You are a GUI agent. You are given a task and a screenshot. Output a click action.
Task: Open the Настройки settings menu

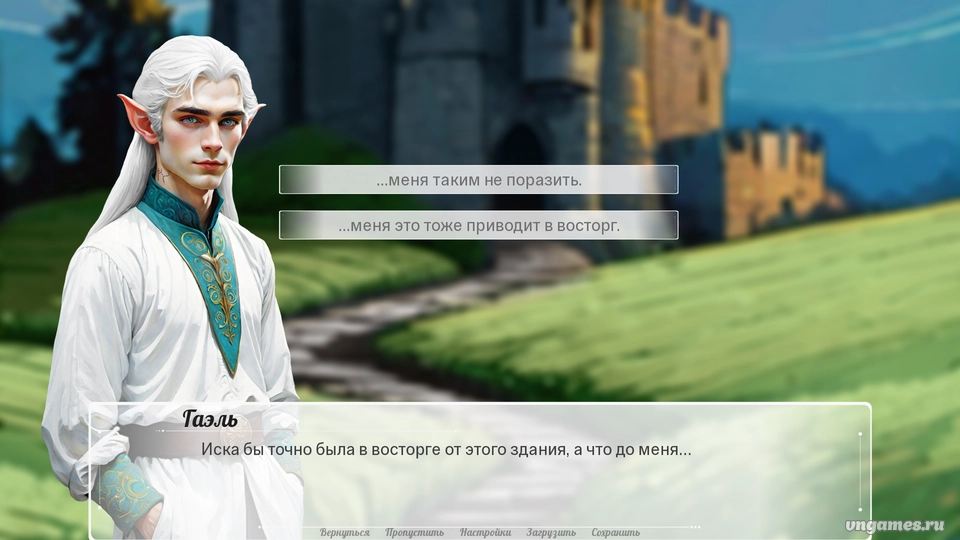[x=485, y=532]
